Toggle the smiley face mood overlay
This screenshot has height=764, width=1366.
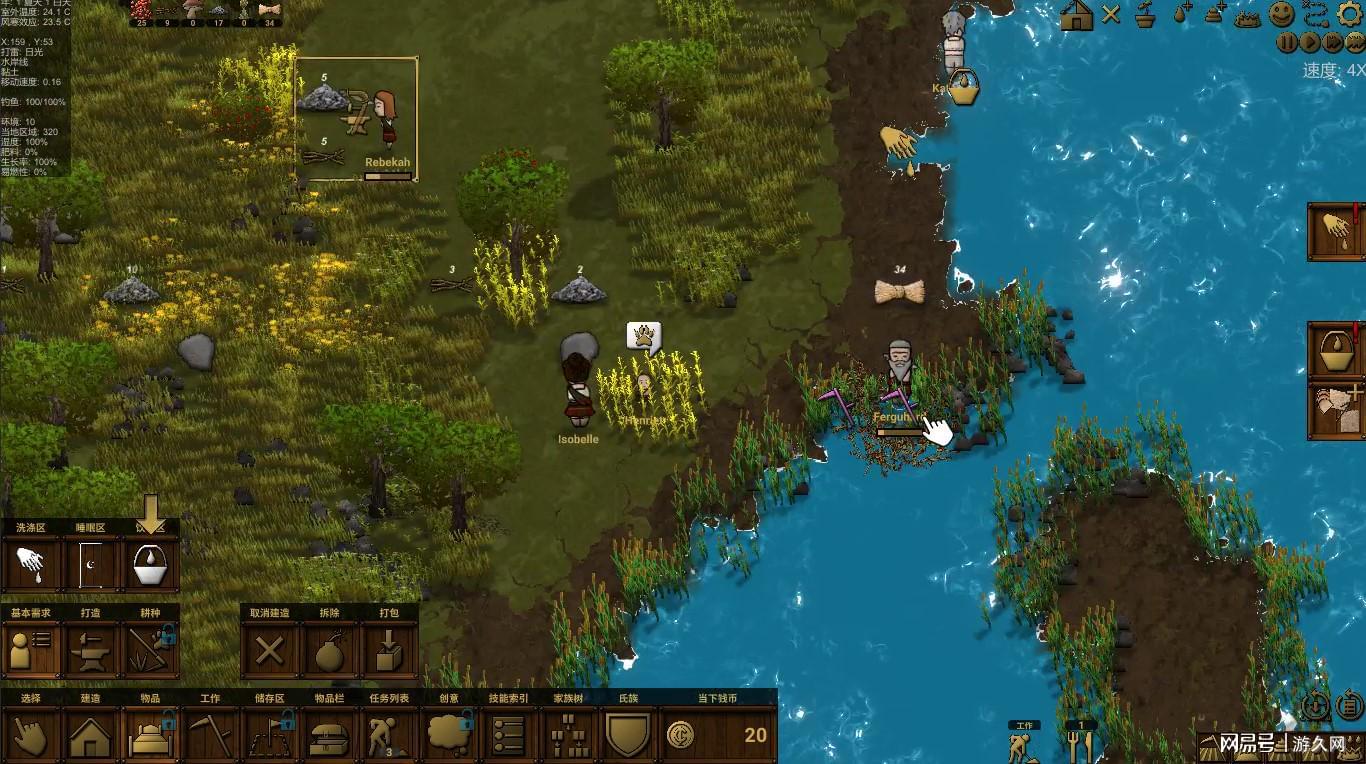pos(1282,14)
